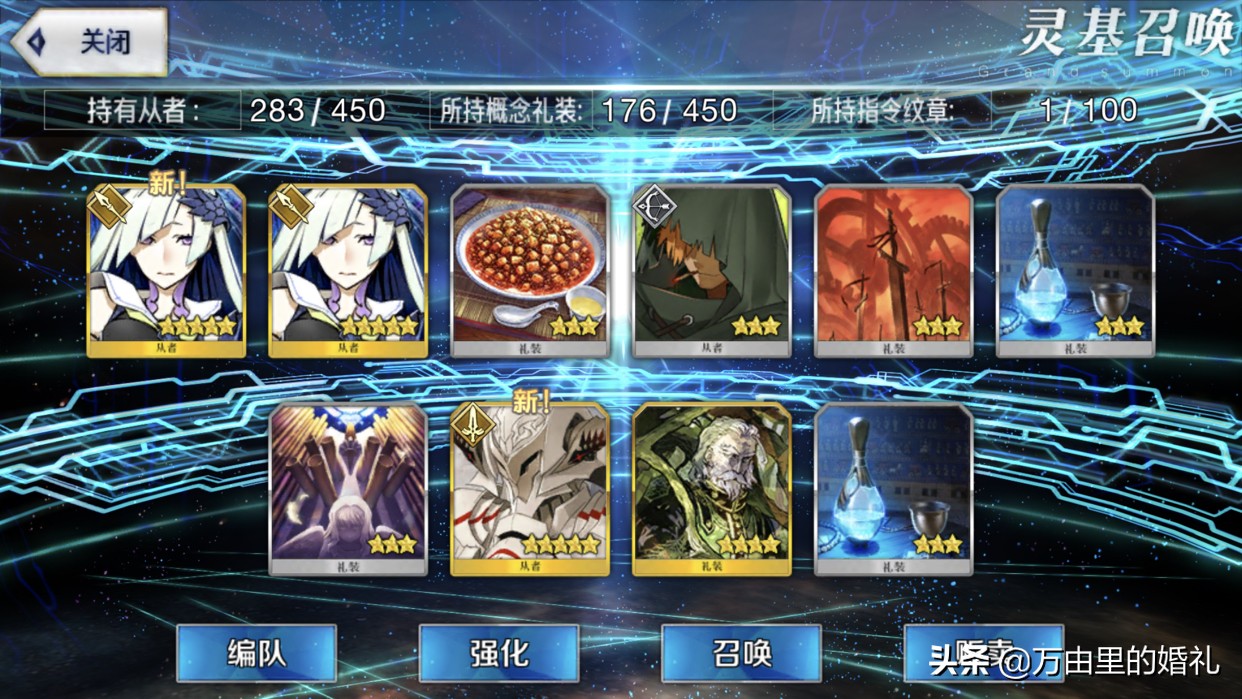1242x699 pixels.
Task: Select the green-hooded archer servant card
Action: 712,270
